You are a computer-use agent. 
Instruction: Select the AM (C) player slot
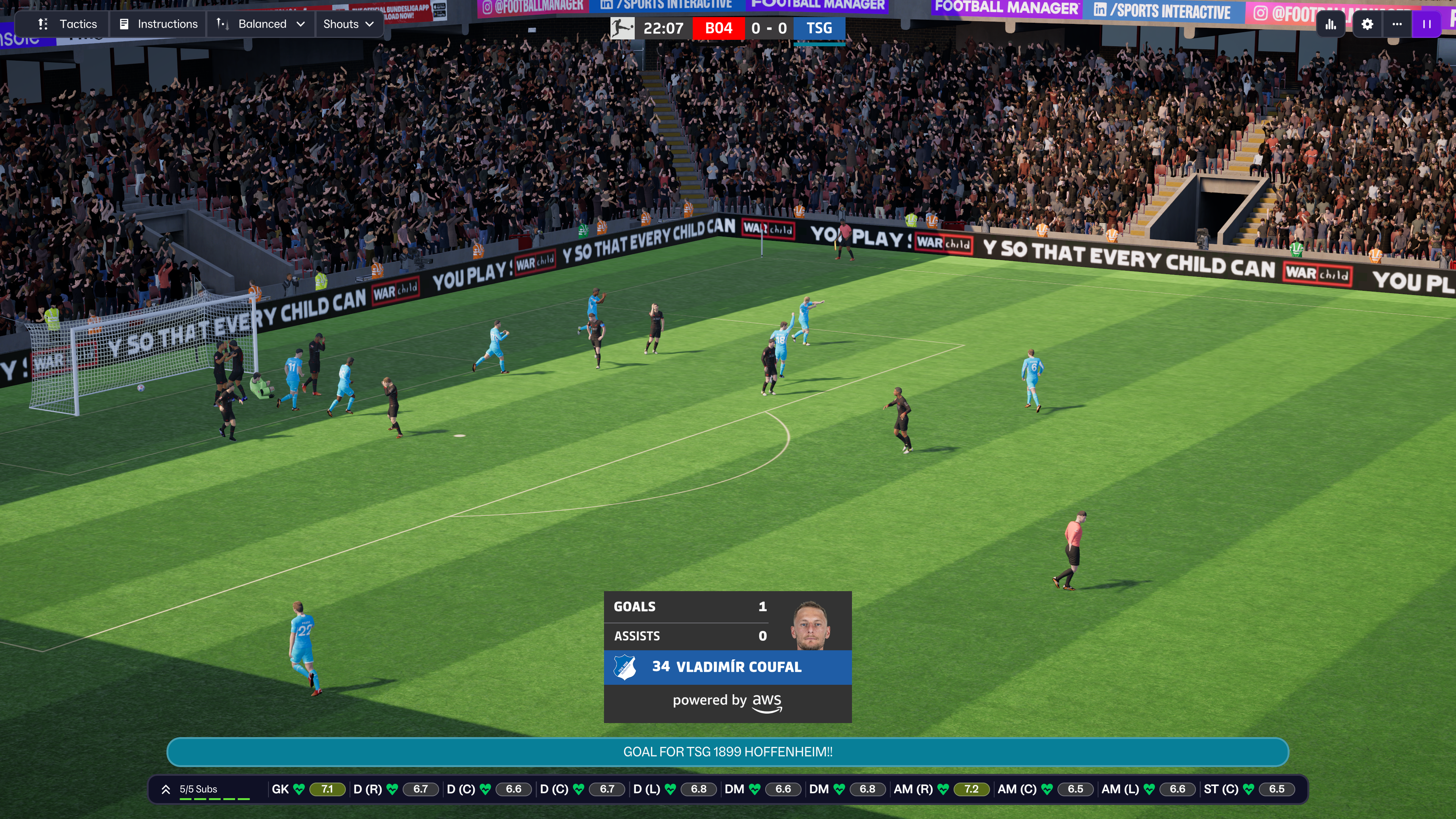tap(1045, 789)
